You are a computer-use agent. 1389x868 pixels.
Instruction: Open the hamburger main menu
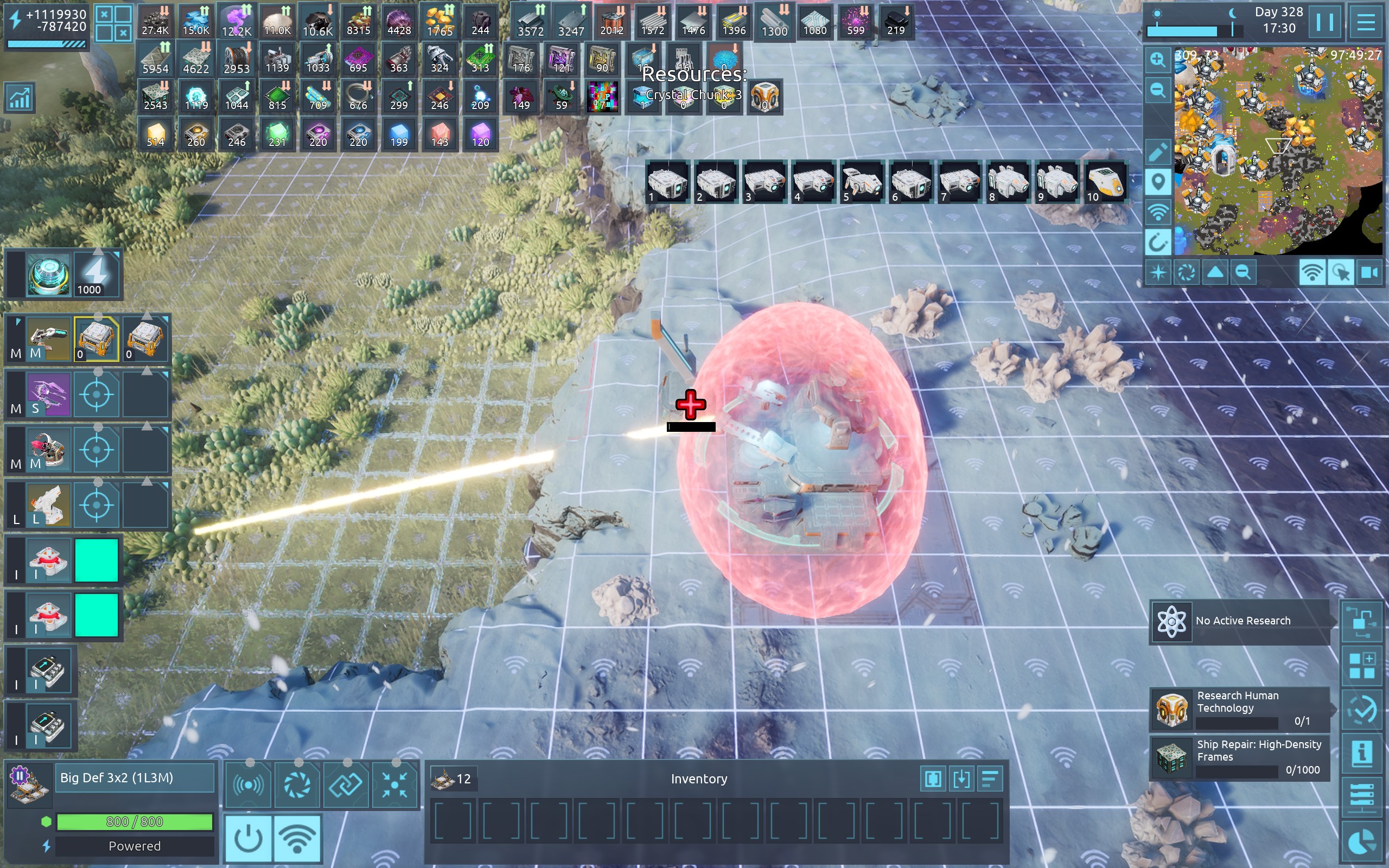click(1366, 23)
